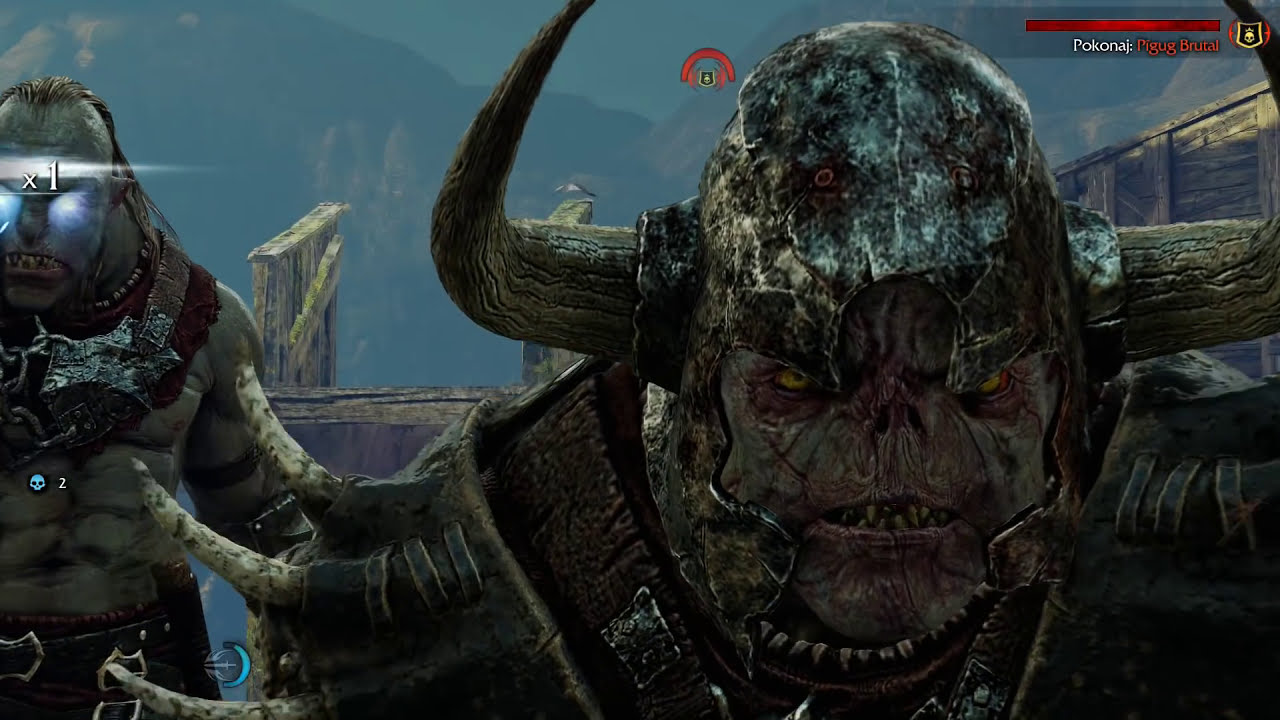The image size is (1280, 720).
Task: Activate the blue arrow ability icon
Action: pyautogui.click(x=229, y=665)
